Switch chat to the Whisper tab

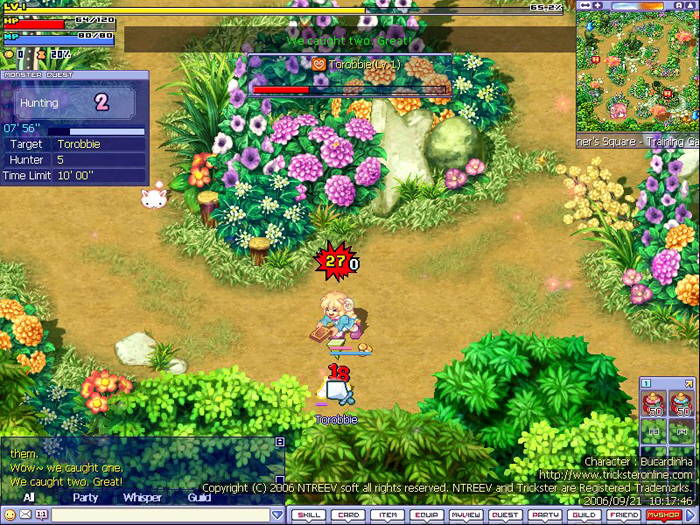(142, 497)
